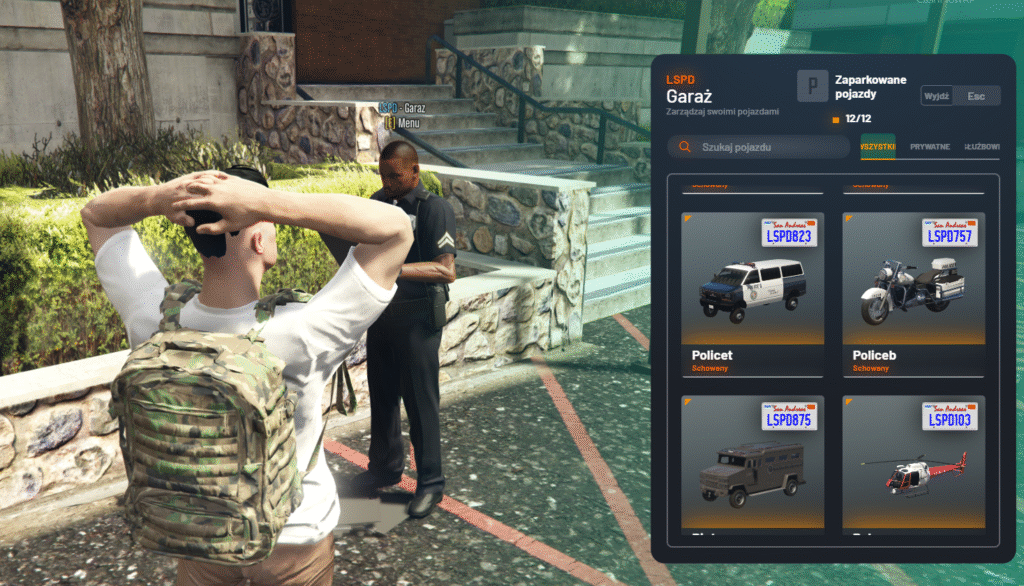Open the Prywatne vehicles tab
The width and height of the screenshot is (1024, 586).
coord(930,147)
